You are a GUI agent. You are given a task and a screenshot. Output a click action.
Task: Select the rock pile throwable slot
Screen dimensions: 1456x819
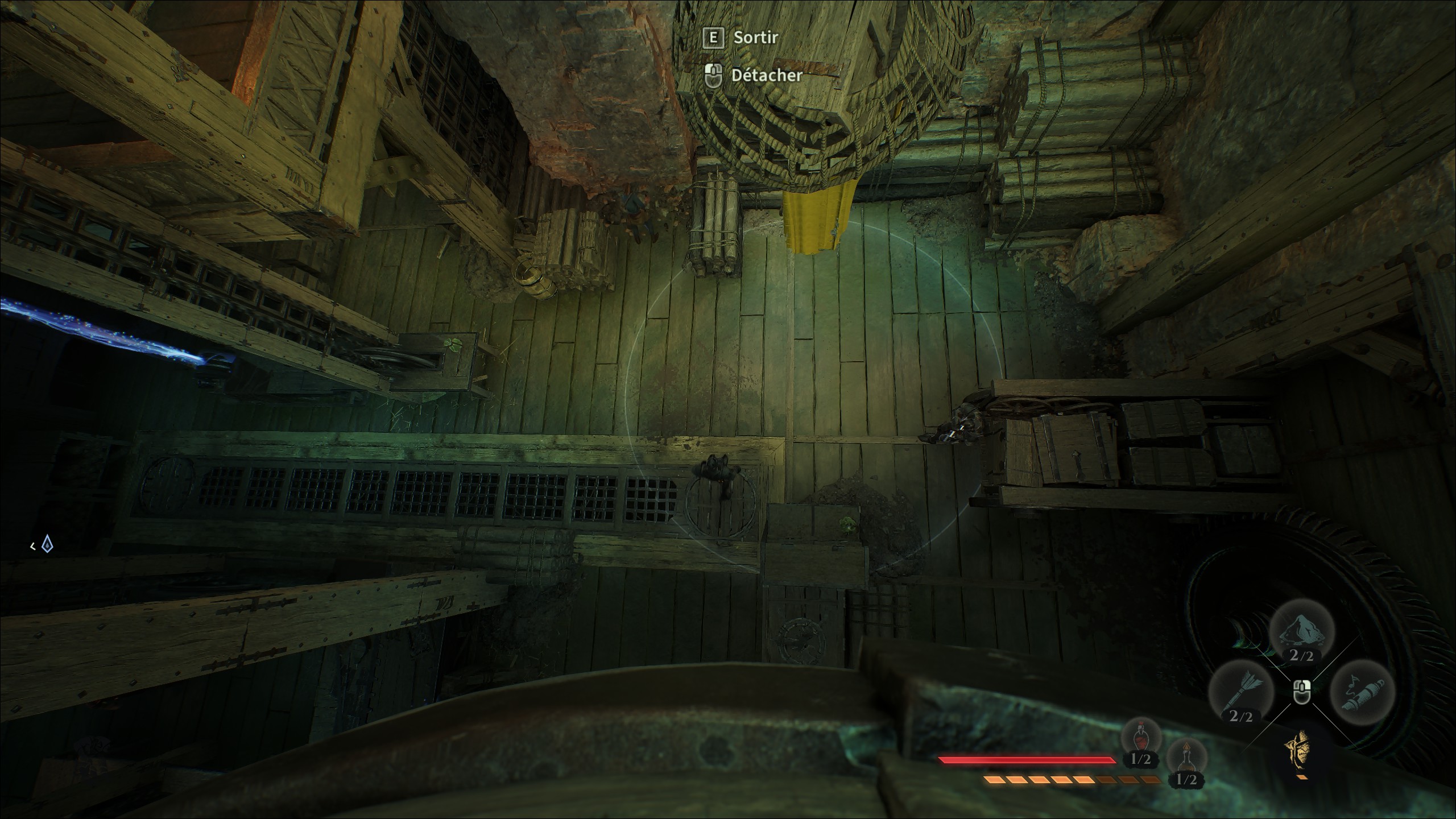[x=1301, y=635]
